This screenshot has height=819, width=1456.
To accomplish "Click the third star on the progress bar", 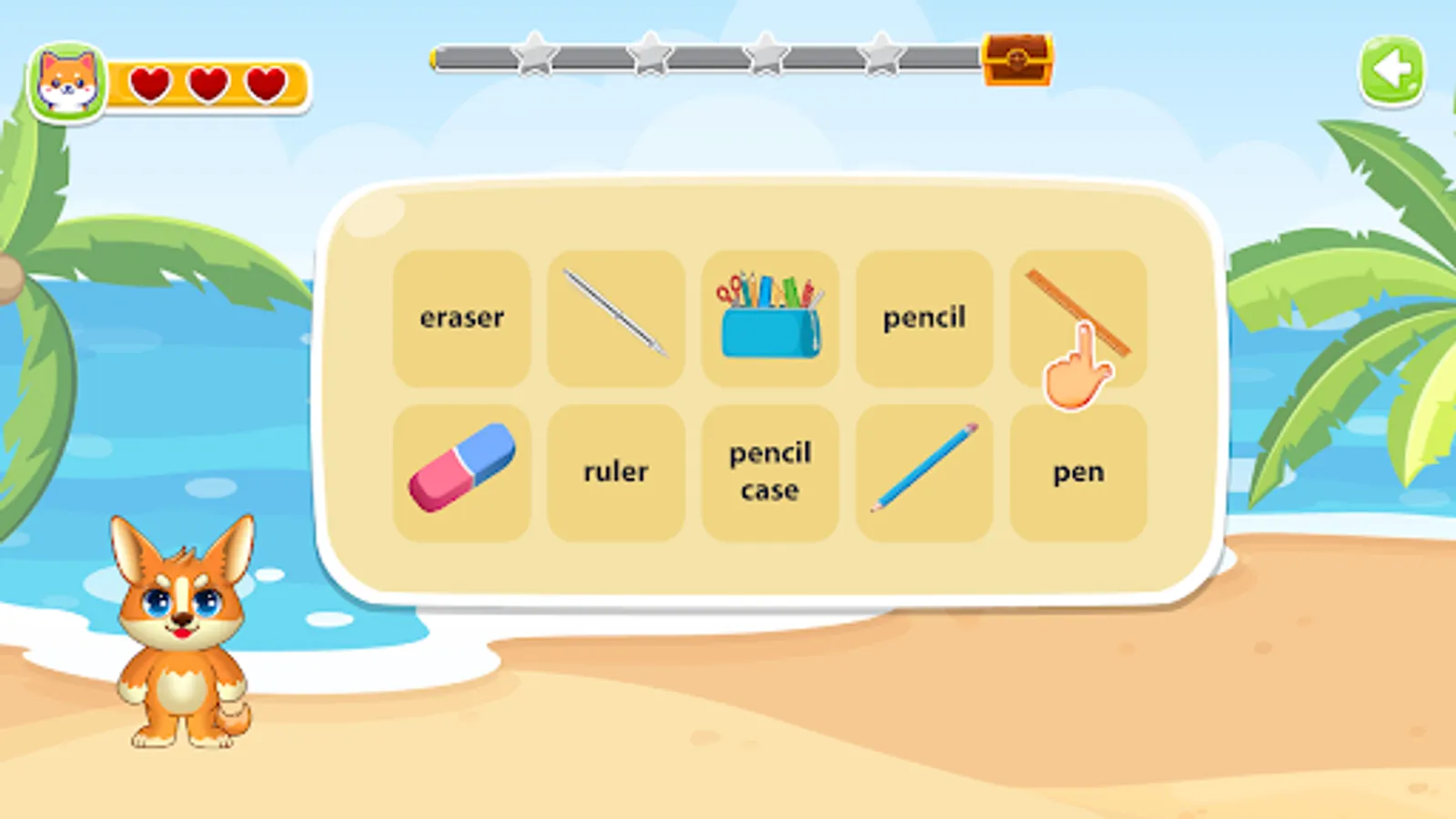I will [766, 56].
